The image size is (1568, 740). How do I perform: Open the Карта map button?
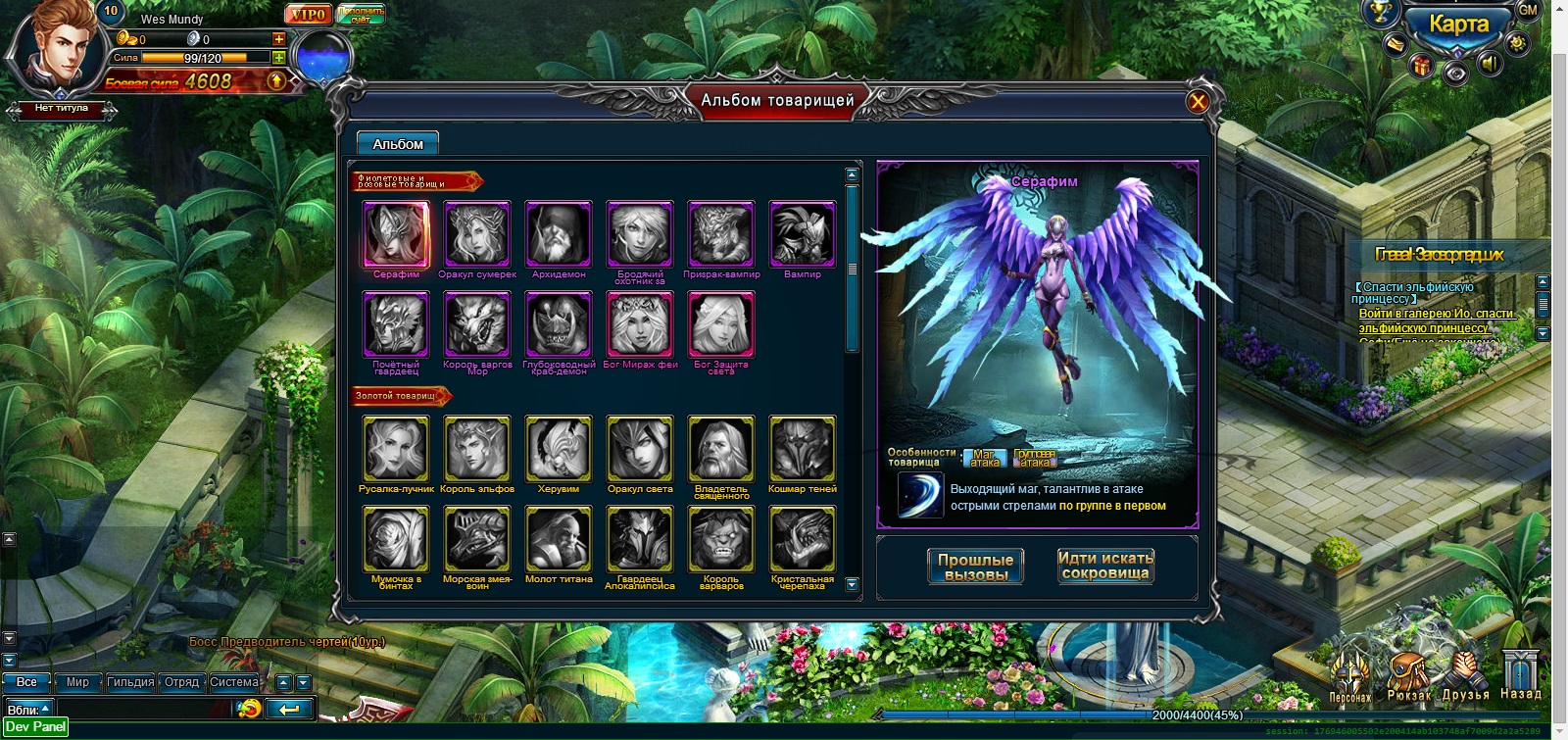pyautogui.click(x=1457, y=25)
